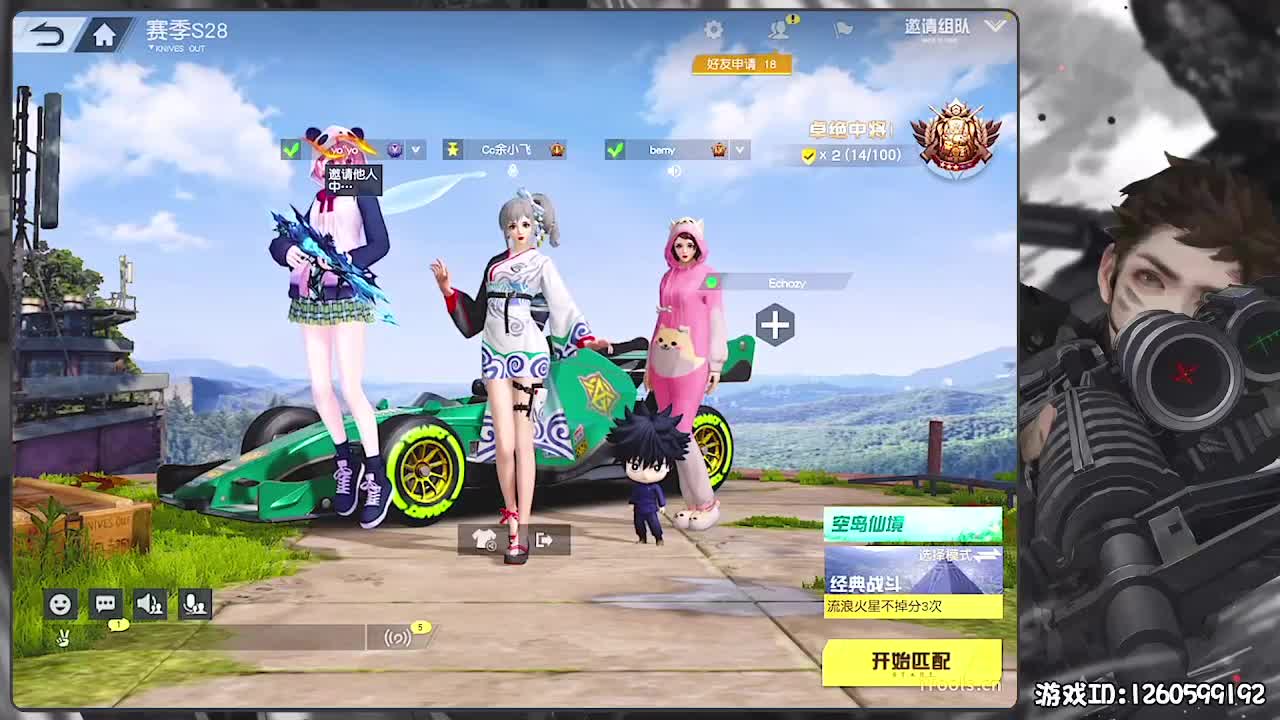Toggle the microphone under Co余小飞's nameplate
Screen dimensions: 1280x720
513,170
